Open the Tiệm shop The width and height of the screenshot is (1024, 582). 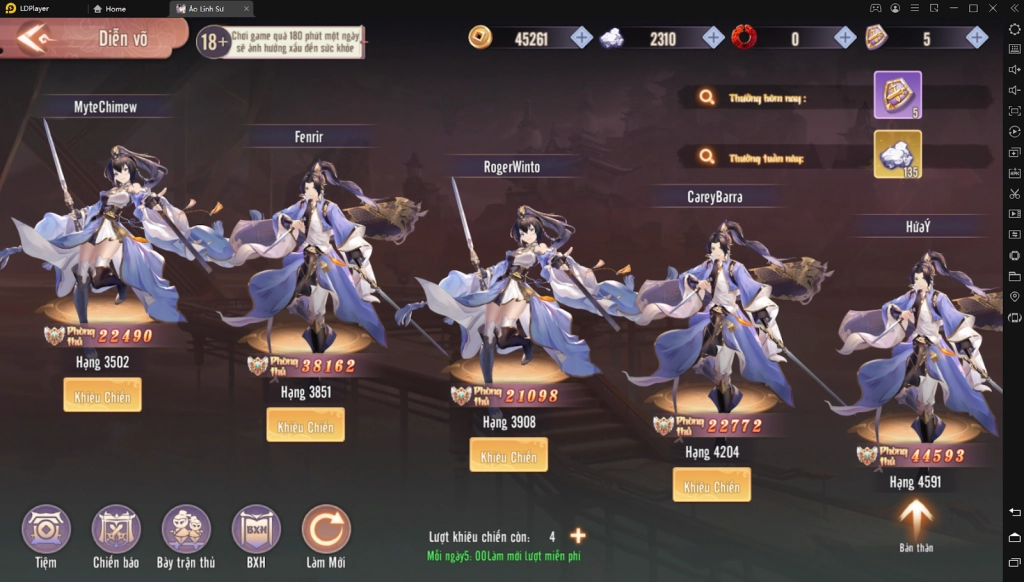pos(46,530)
